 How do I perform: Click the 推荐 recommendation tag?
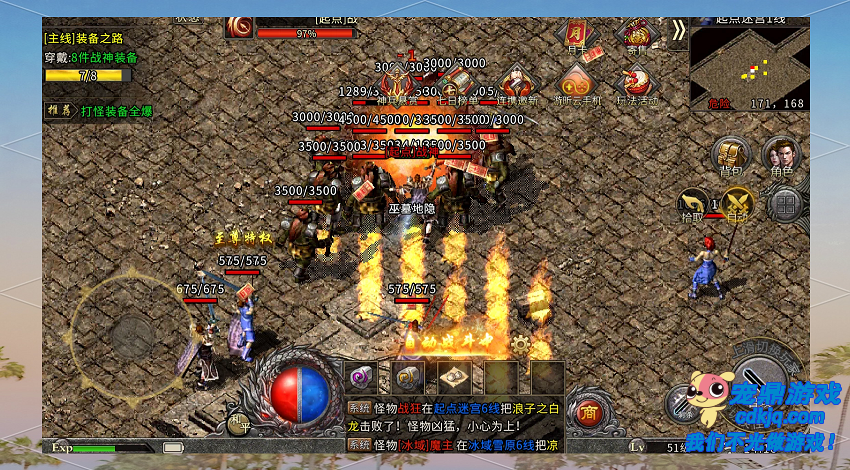58,110
